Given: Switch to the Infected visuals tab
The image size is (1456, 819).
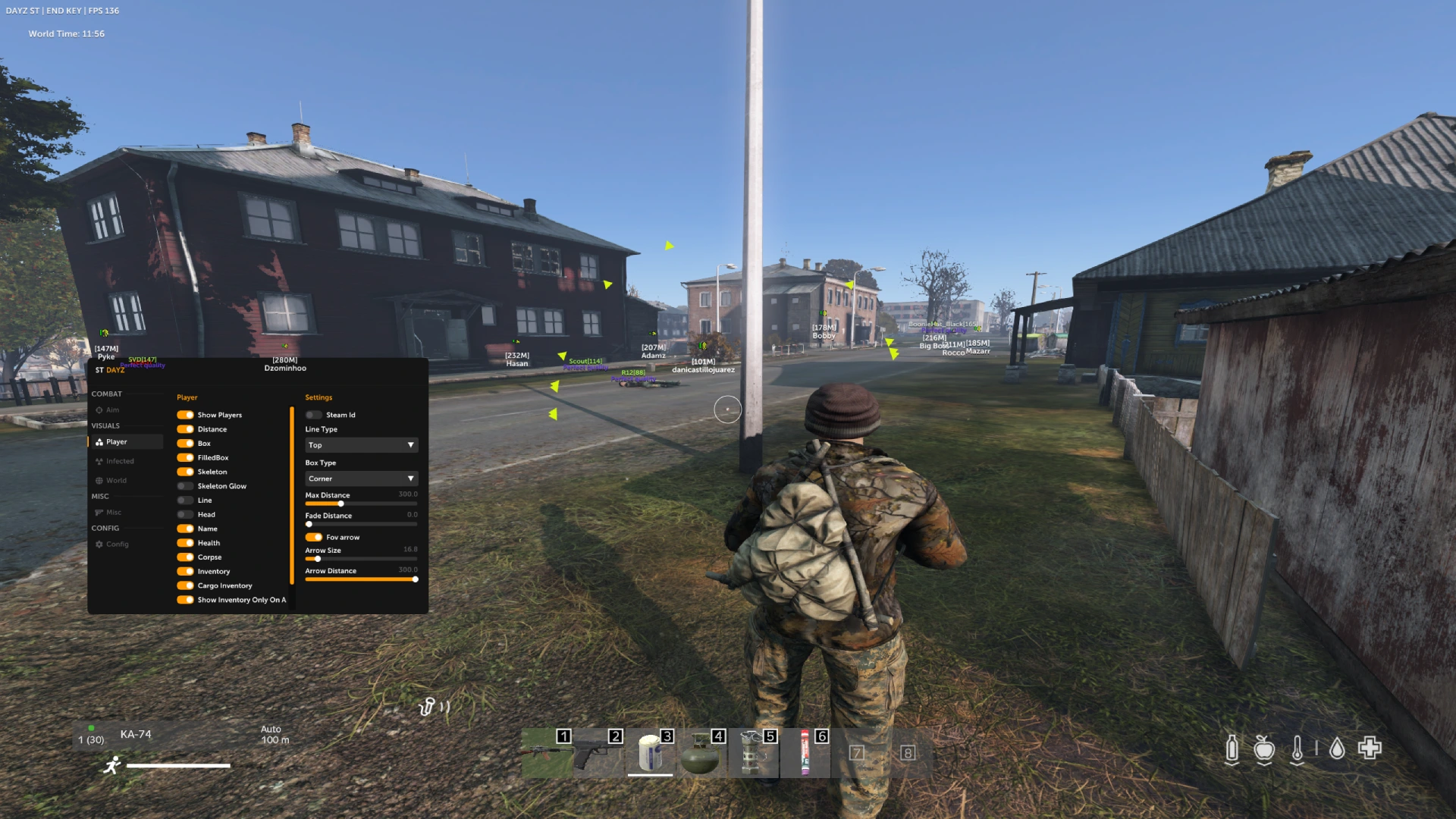Looking at the screenshot, I should tap(120, 461).
